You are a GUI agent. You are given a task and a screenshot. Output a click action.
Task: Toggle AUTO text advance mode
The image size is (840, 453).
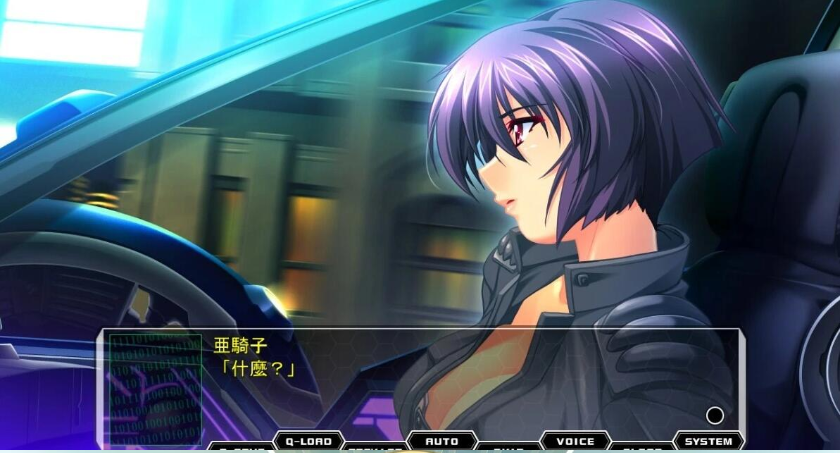pyautogui.click(x=441, y=441)
